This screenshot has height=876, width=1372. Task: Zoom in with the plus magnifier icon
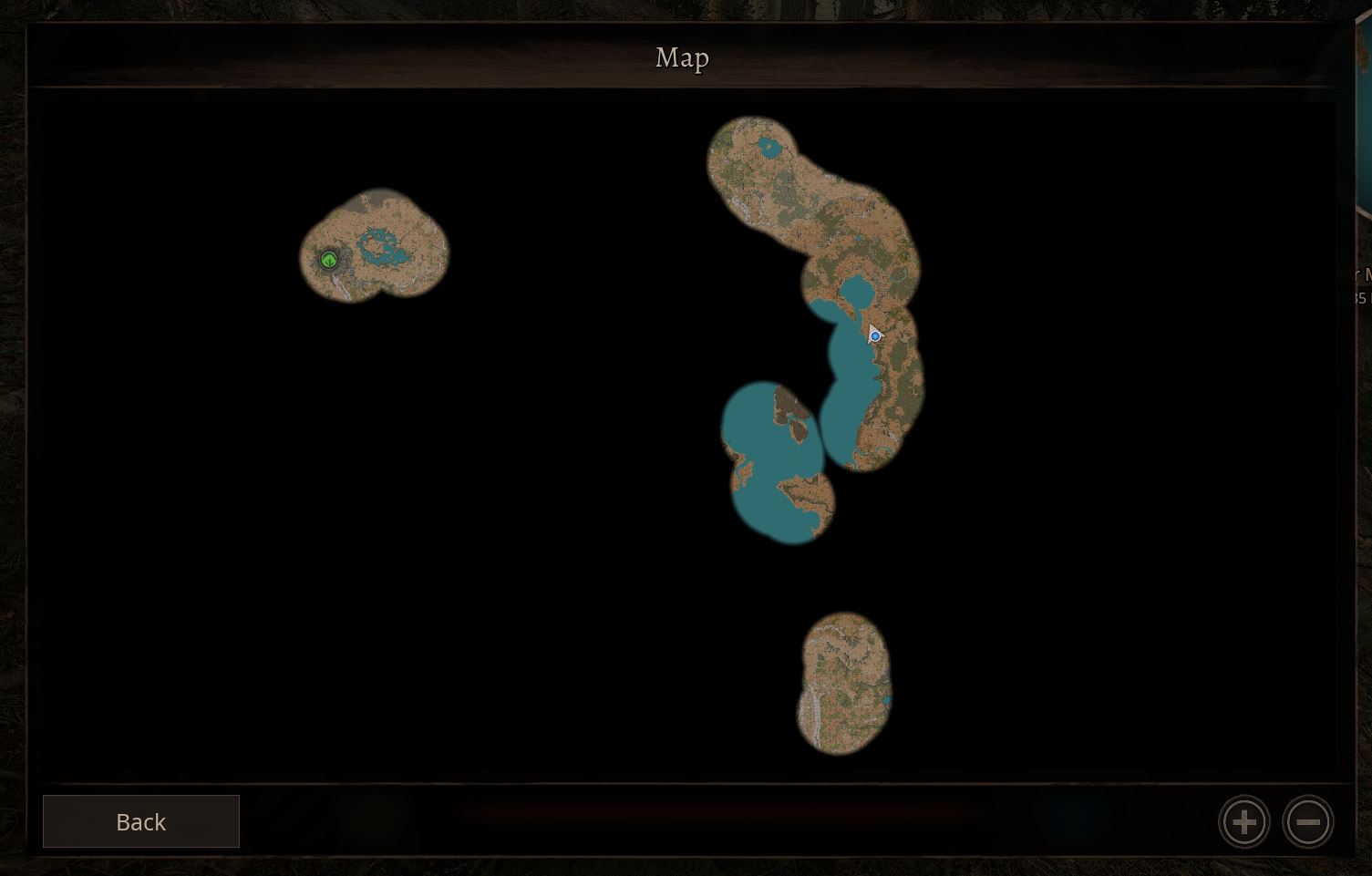click(x=1243, y=821)
